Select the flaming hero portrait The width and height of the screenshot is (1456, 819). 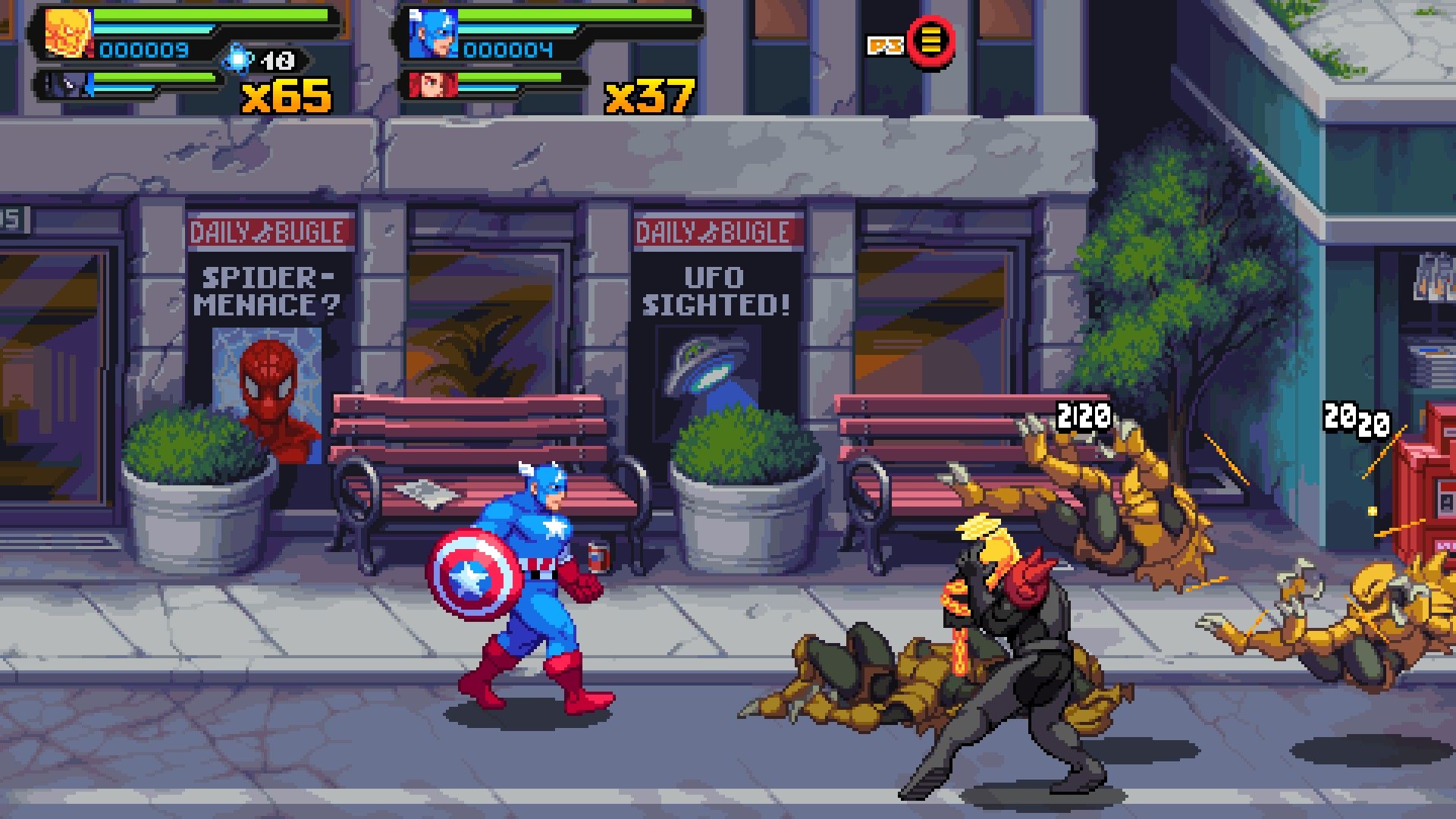(x=67, y=33)
